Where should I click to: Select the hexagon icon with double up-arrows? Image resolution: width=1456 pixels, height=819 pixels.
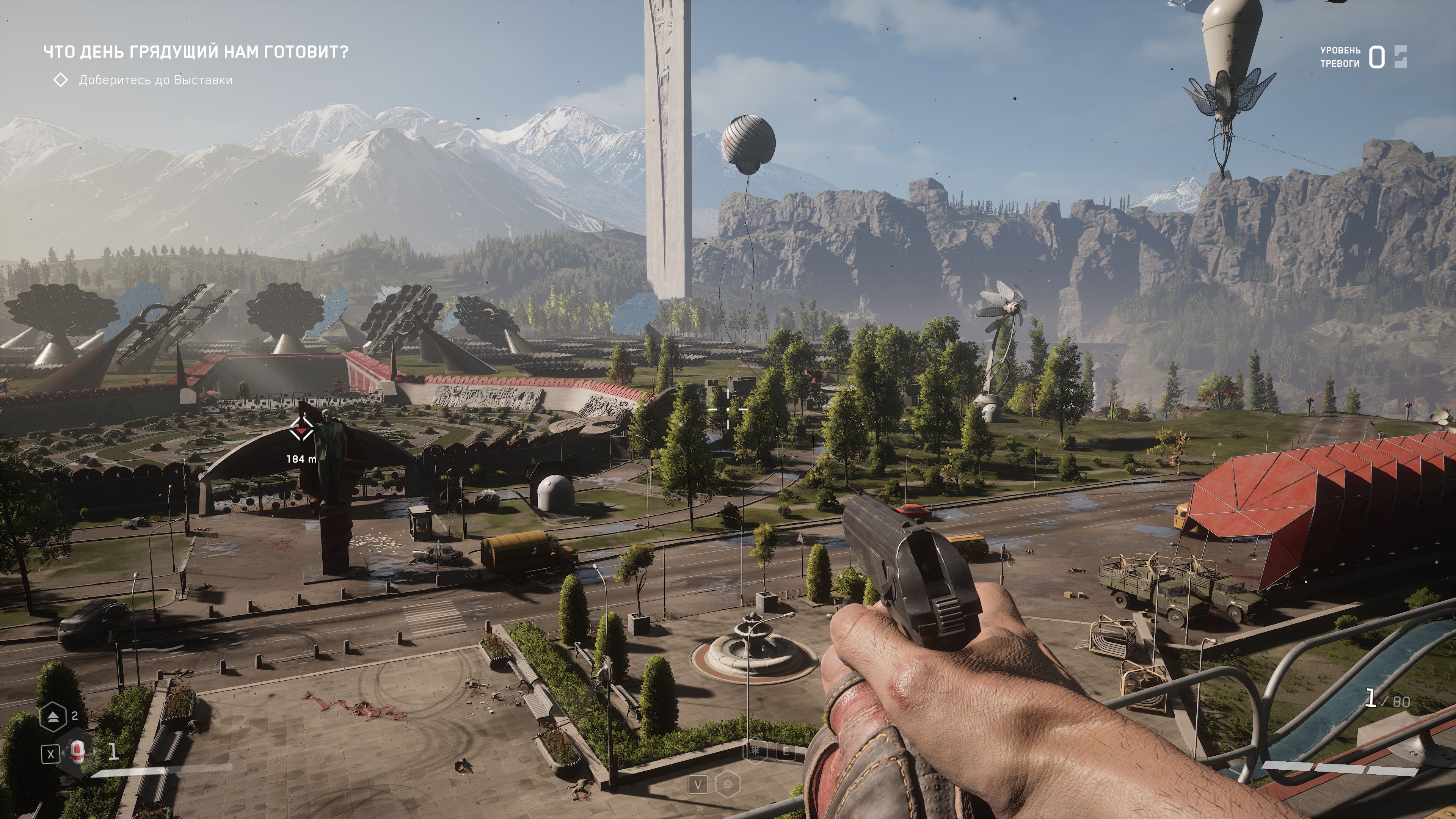[x=53, y=717]
